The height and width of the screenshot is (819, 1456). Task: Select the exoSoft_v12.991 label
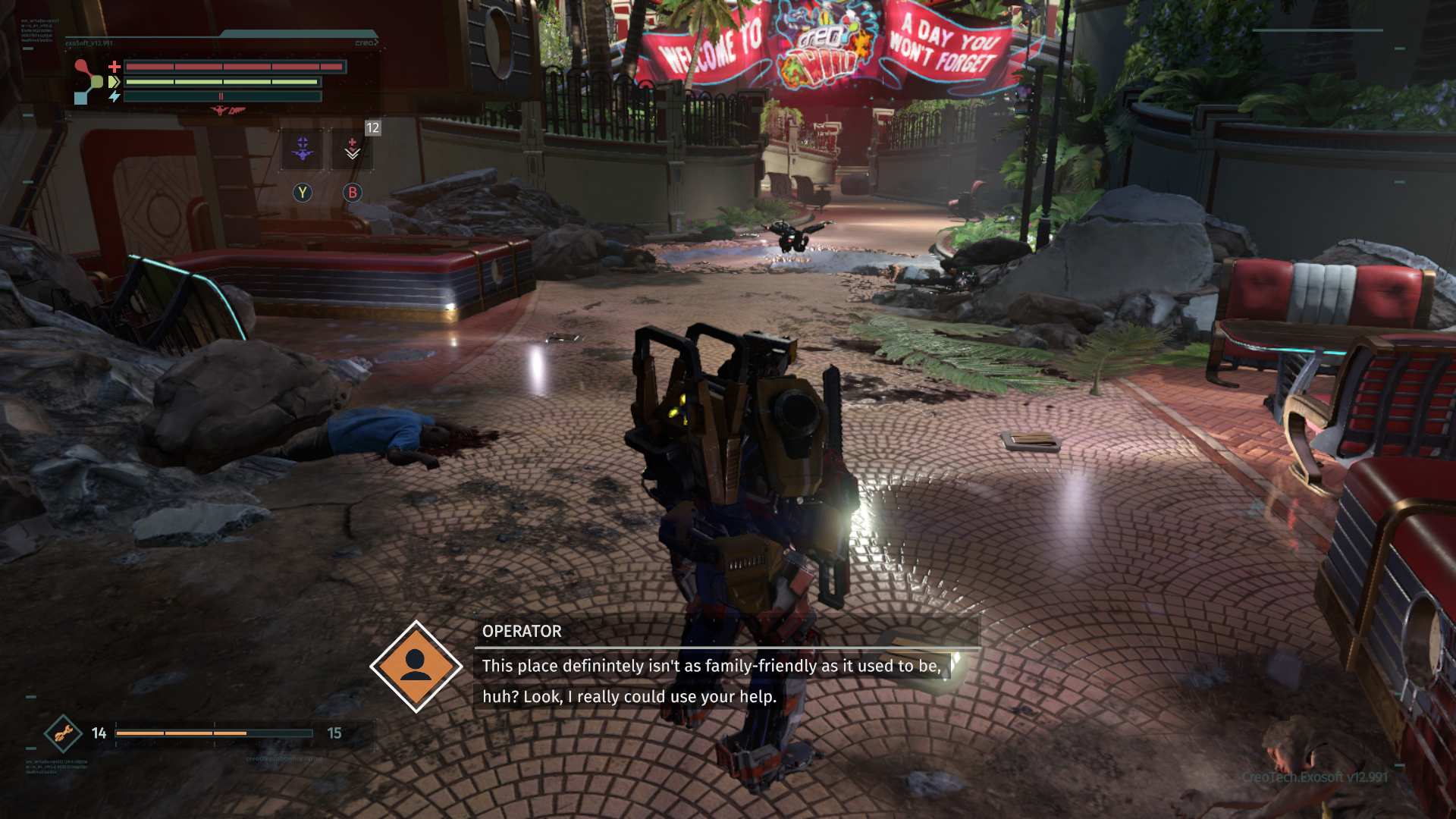pyautogui.click(x=89, y=42)
